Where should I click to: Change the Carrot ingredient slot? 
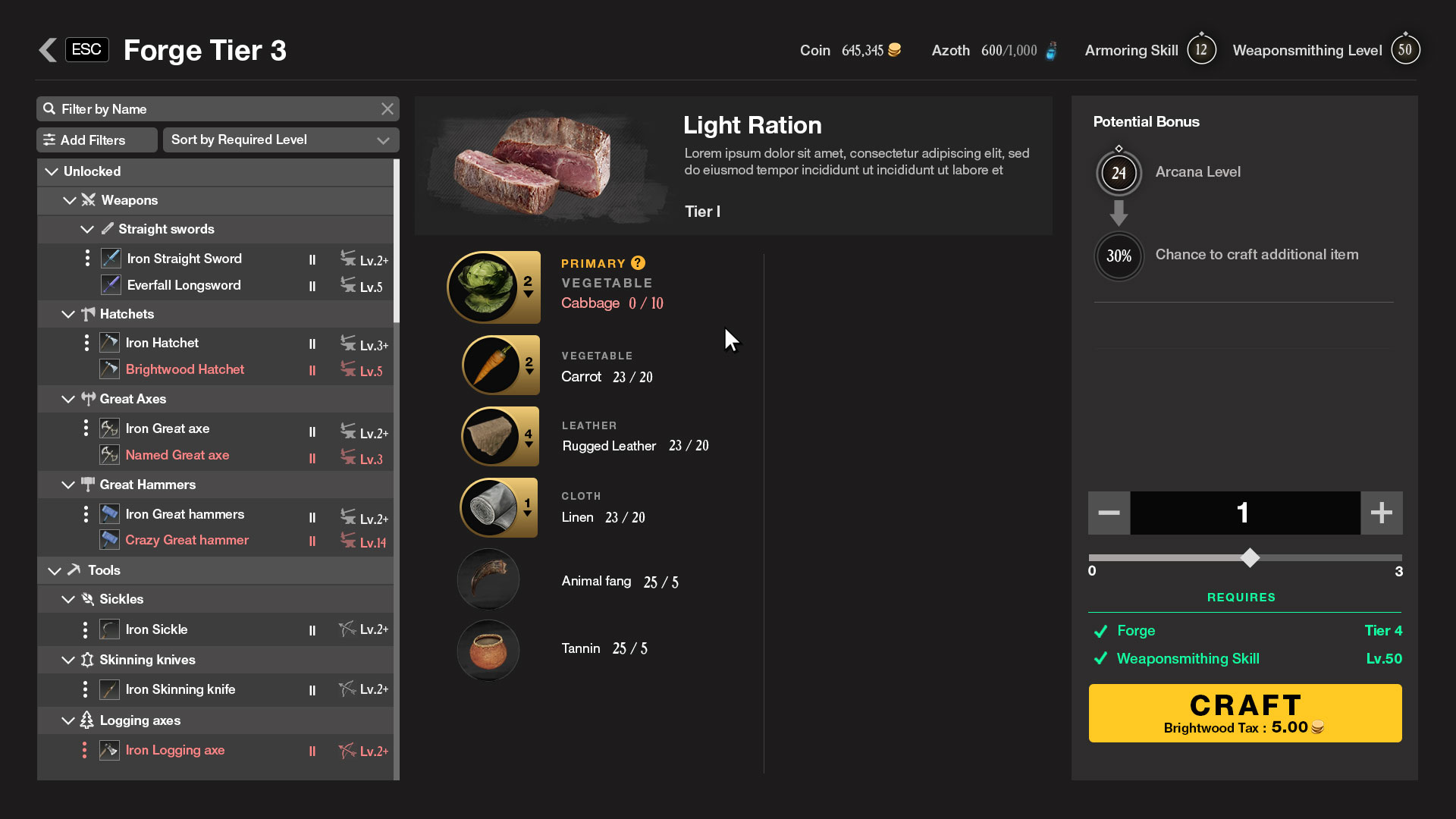coord(500,366)
